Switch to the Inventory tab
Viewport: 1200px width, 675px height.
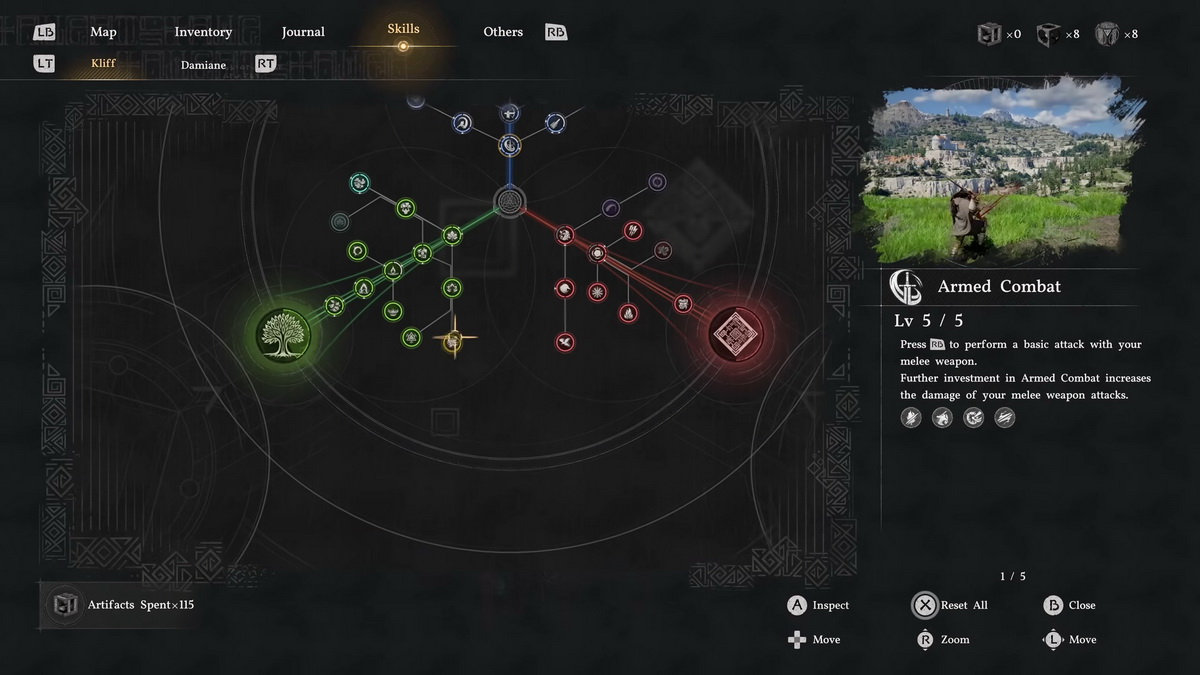(203, 32)
